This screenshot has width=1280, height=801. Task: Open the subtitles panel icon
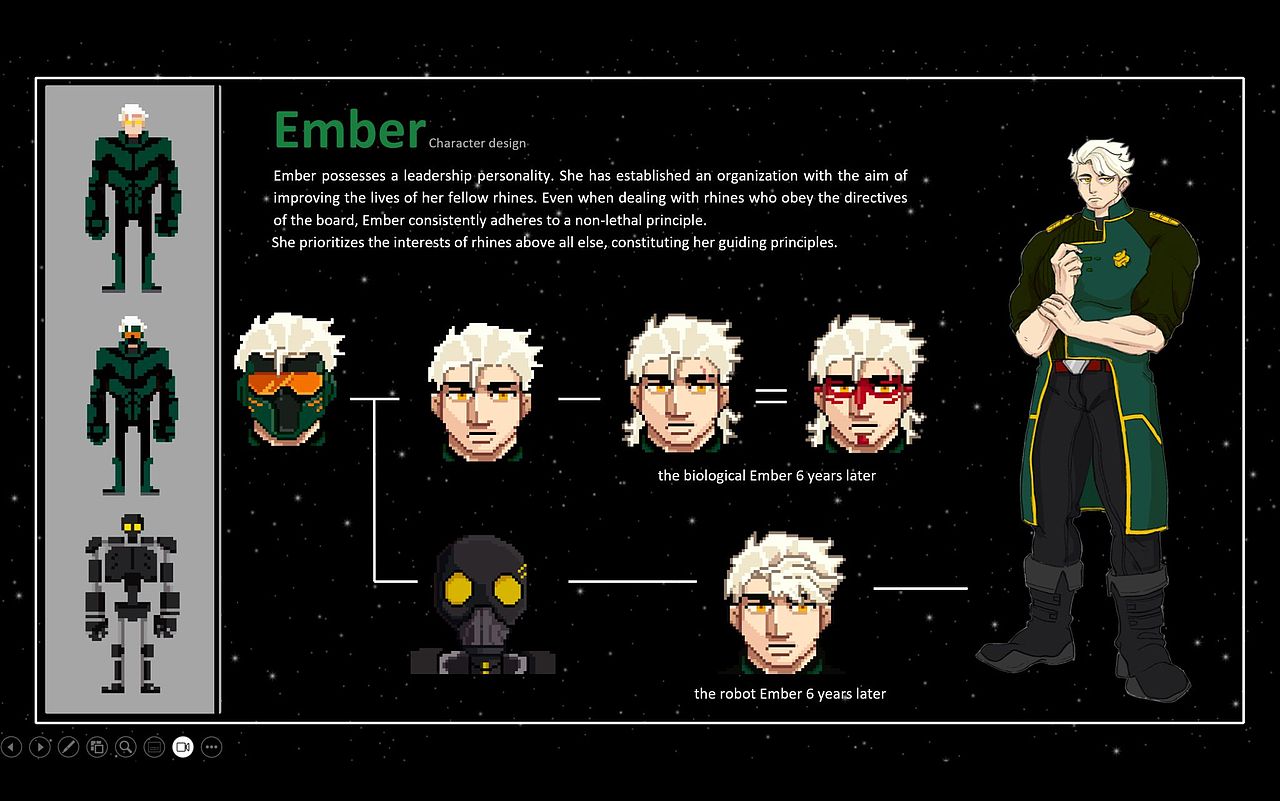point(154,747)
